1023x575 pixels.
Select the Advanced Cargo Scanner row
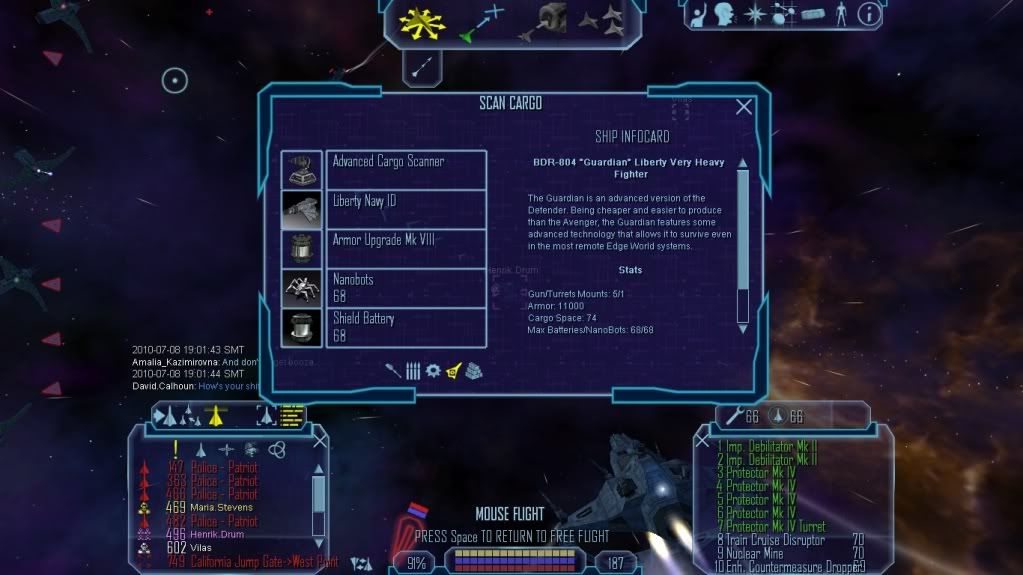[406, 169]
